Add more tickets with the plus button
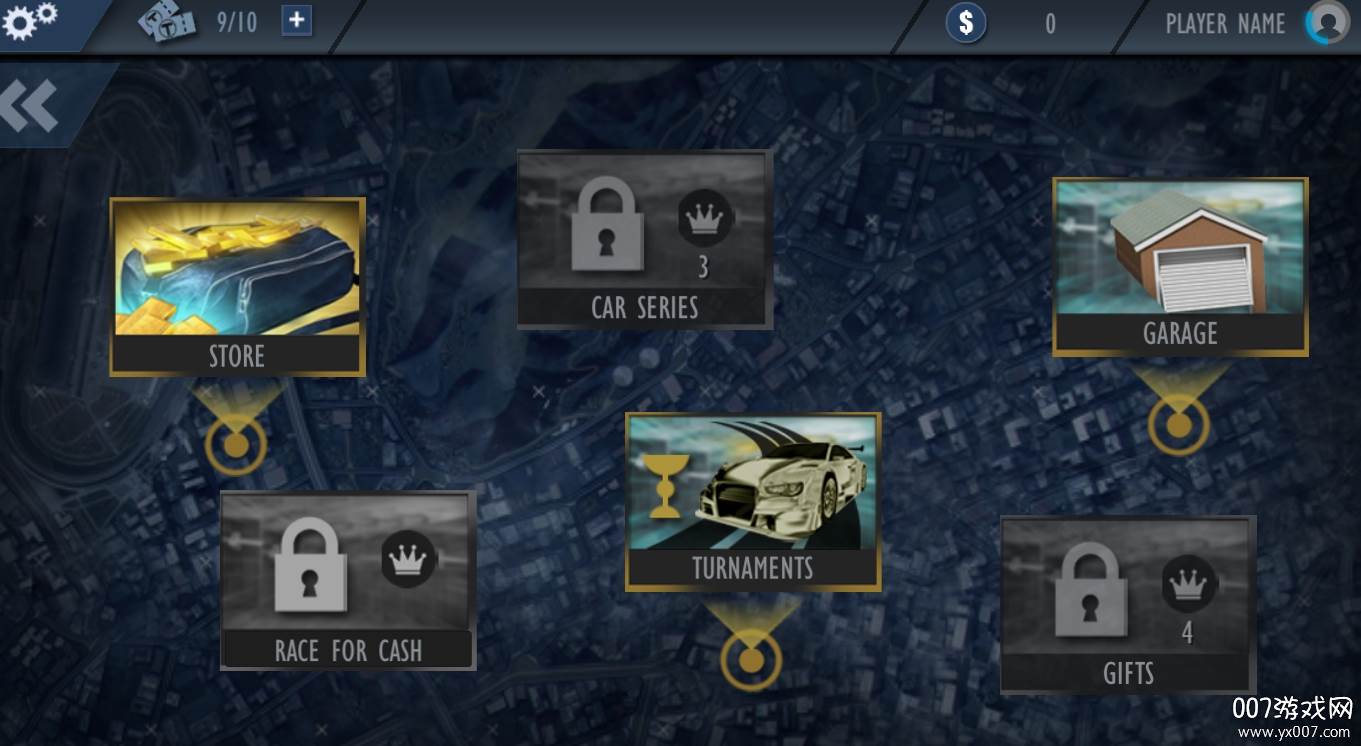1361x746 pixels. [x=296, y=21]
